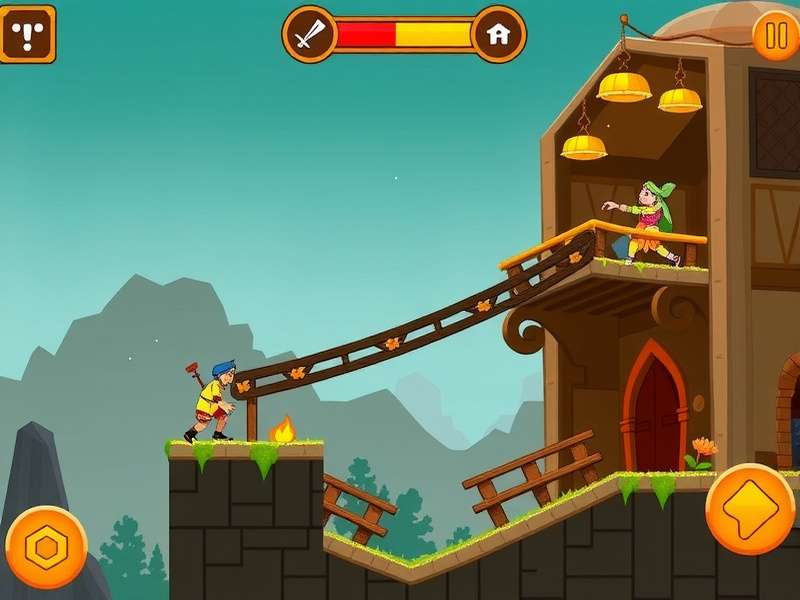
Task: Activate the orange hexagon control button
Action: click(46, 547)
